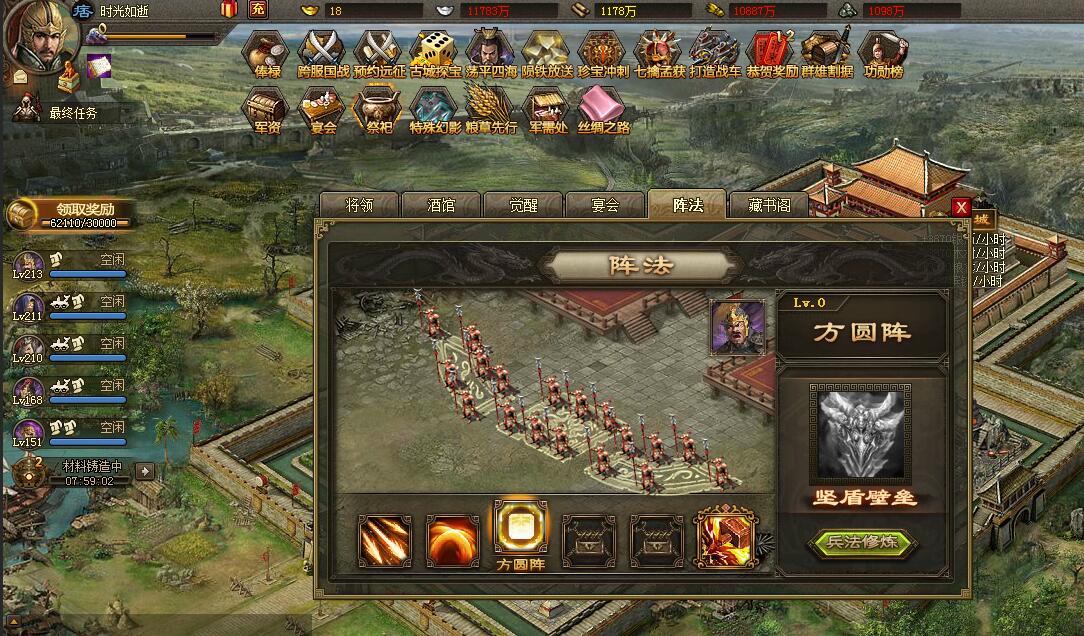This screenshot has width=1084, height=636.
Task: Open 古城探宝 dice event
Action: pos(435,54)
